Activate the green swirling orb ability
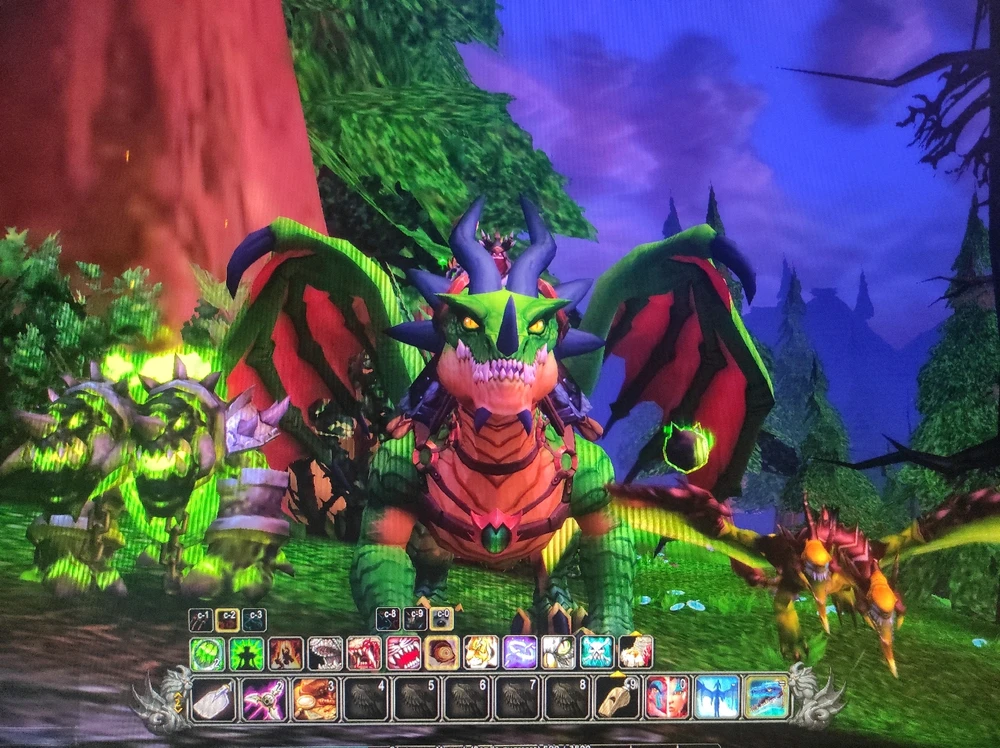This screenshot has width=1000, height=748. pos(207,653)
